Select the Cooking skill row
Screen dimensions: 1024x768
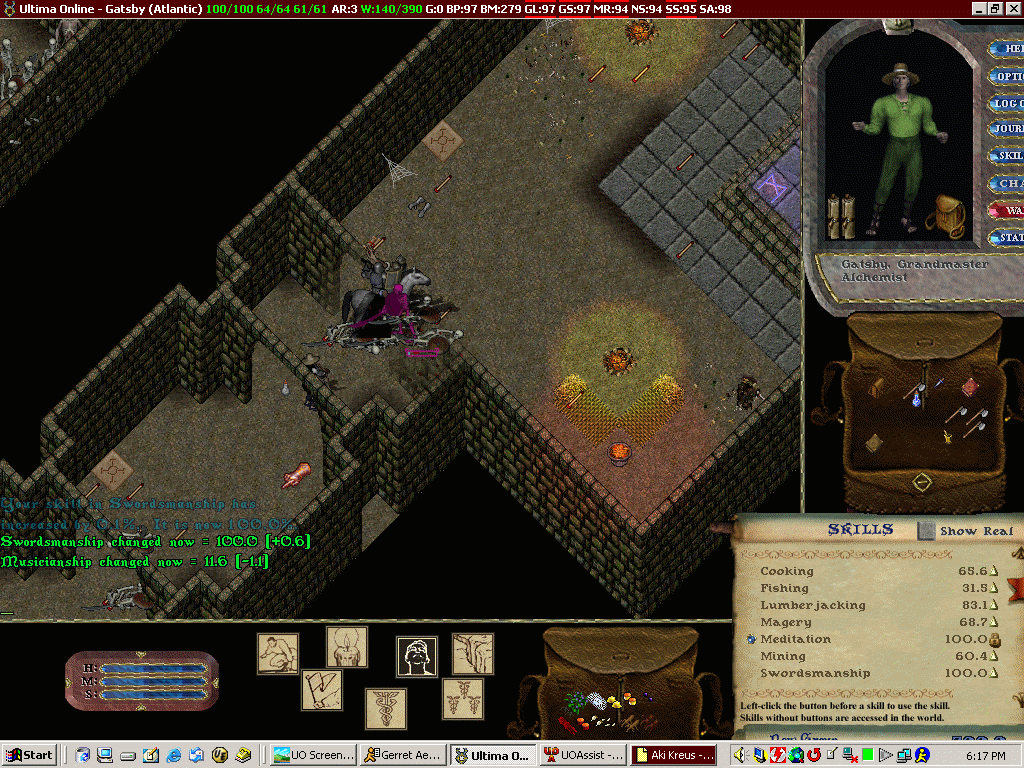(x=787, y=571)
